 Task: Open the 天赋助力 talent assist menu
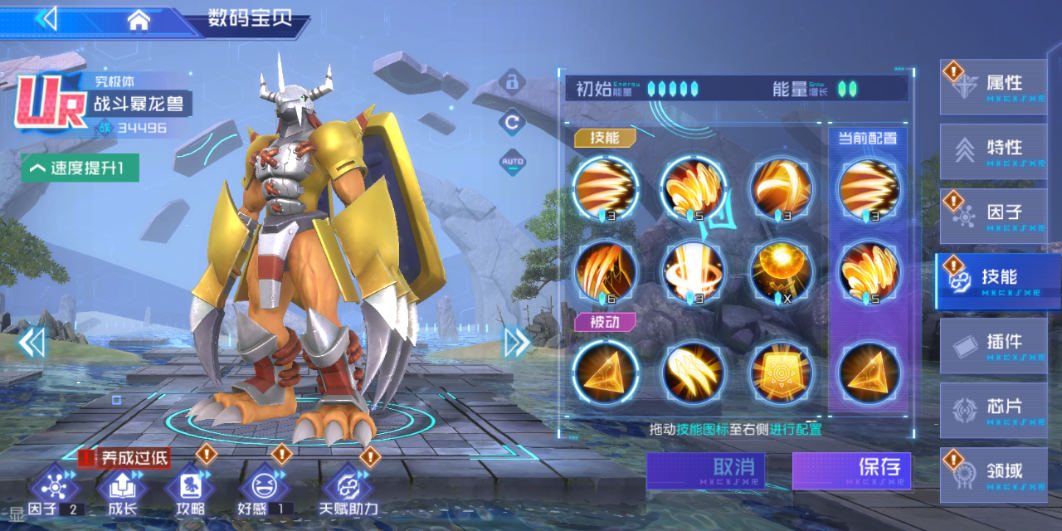pyautogui.click(x=349, y=489)
